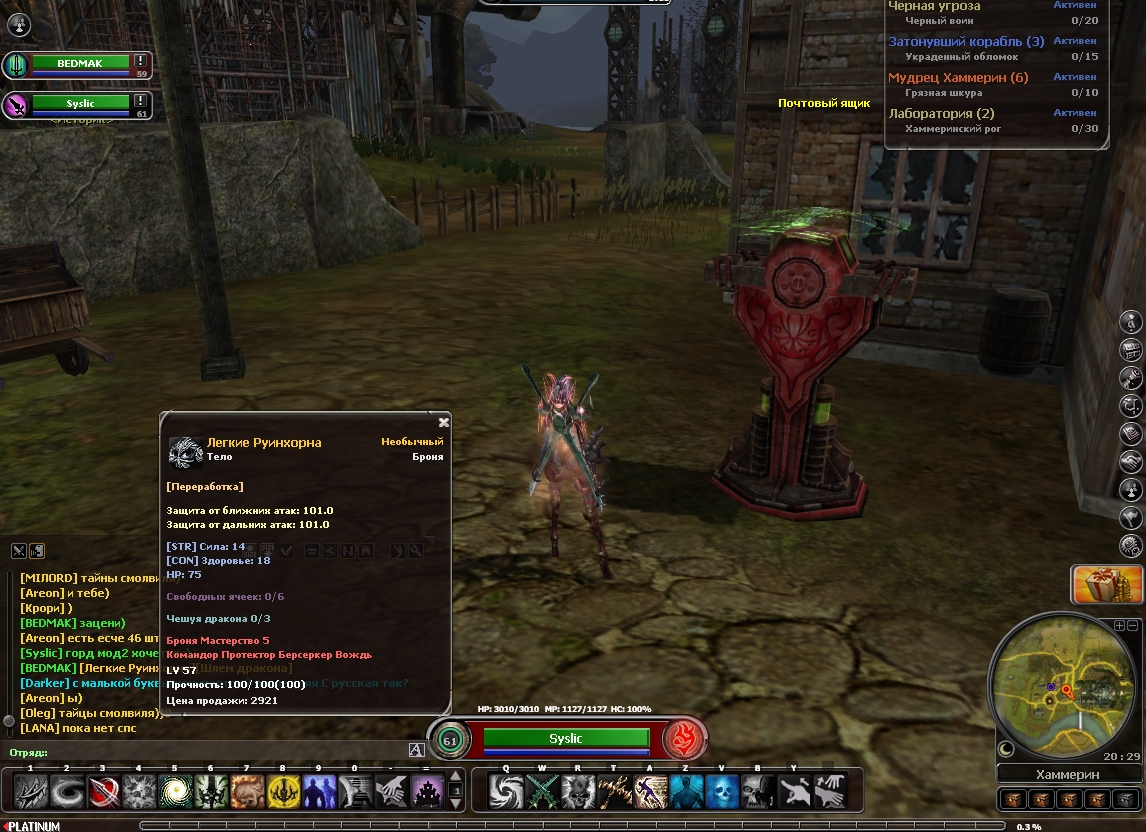Click the circular minimap
1146x832 pixels.
click(x=1062, y=690)
